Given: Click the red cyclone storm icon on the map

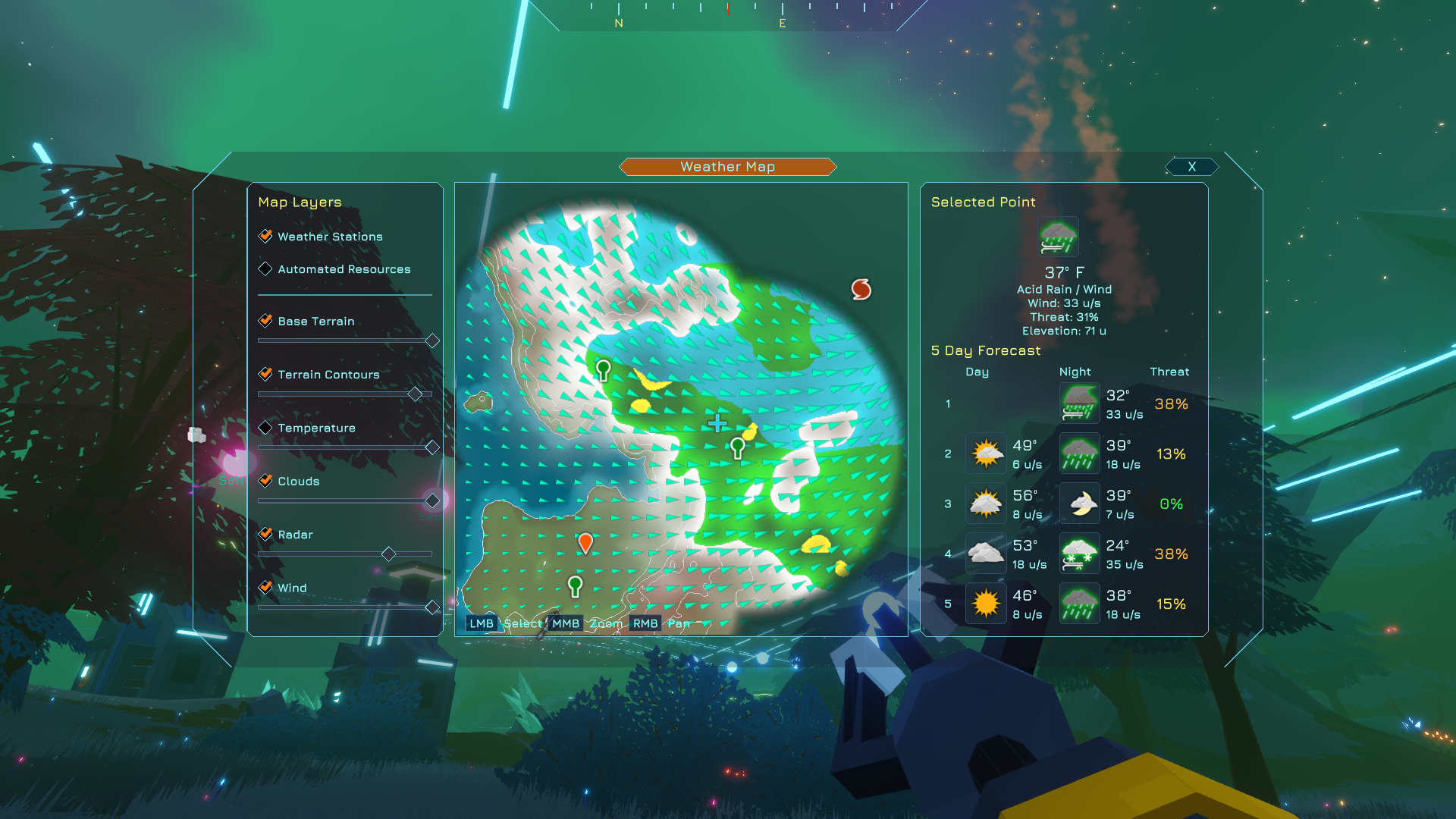Looking at the screenshot, I should point(861,288).
